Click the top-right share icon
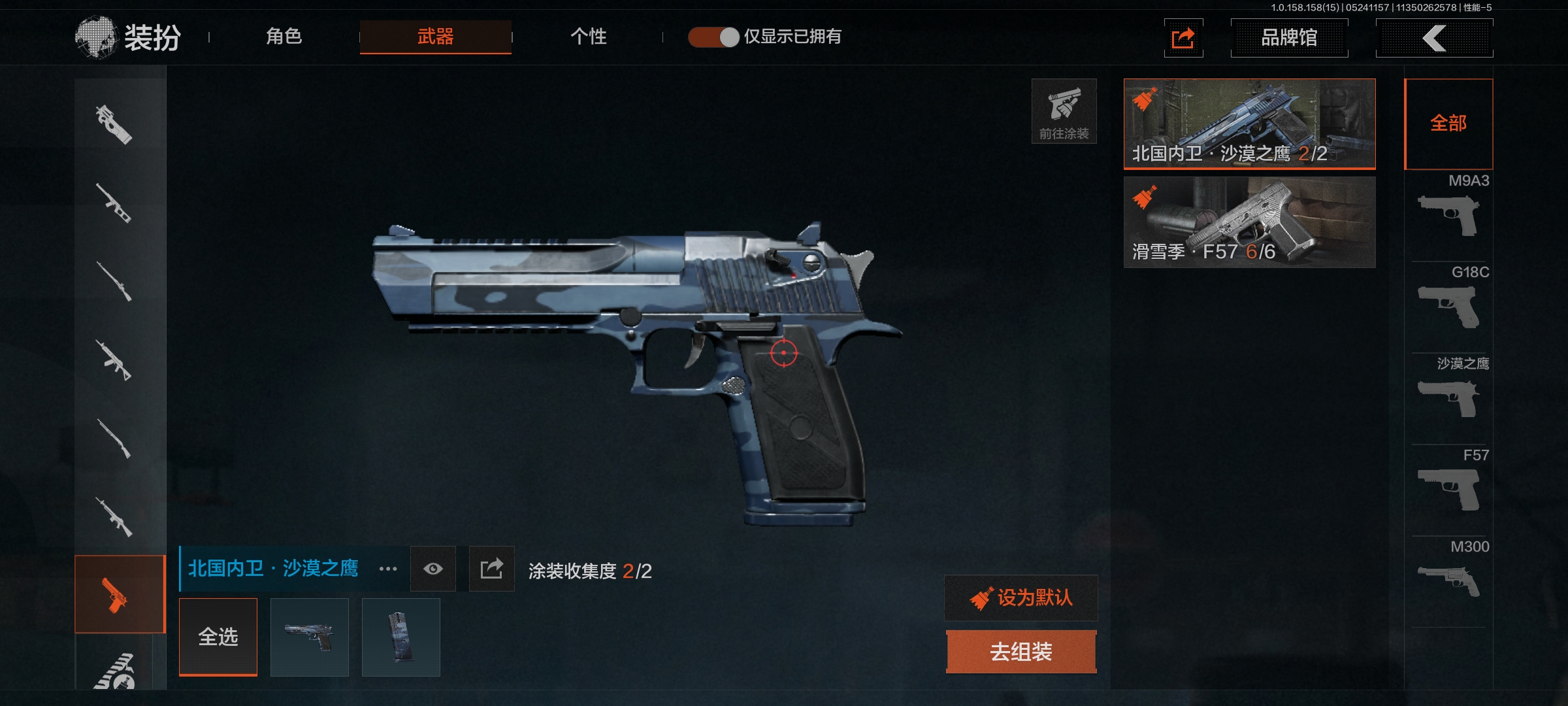This screenshot has width=1568, height=706. [x=1183, y=38]
